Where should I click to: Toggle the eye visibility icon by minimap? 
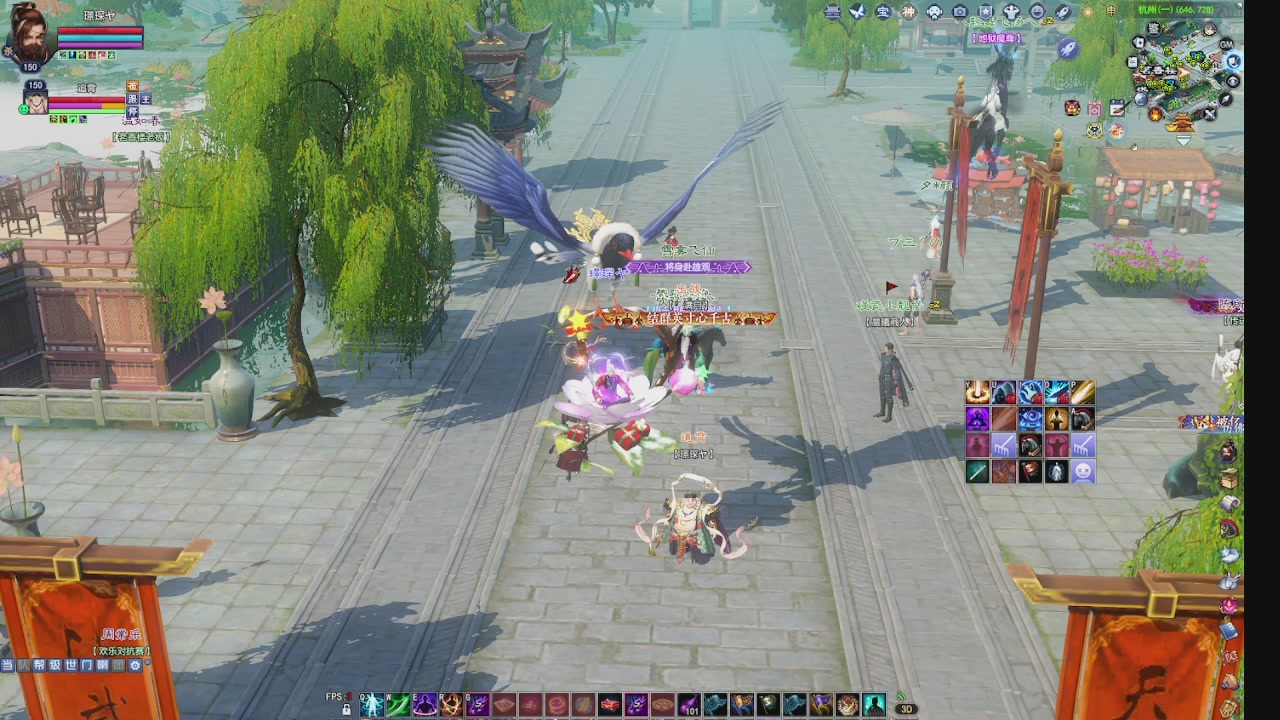click(1232, 81)
